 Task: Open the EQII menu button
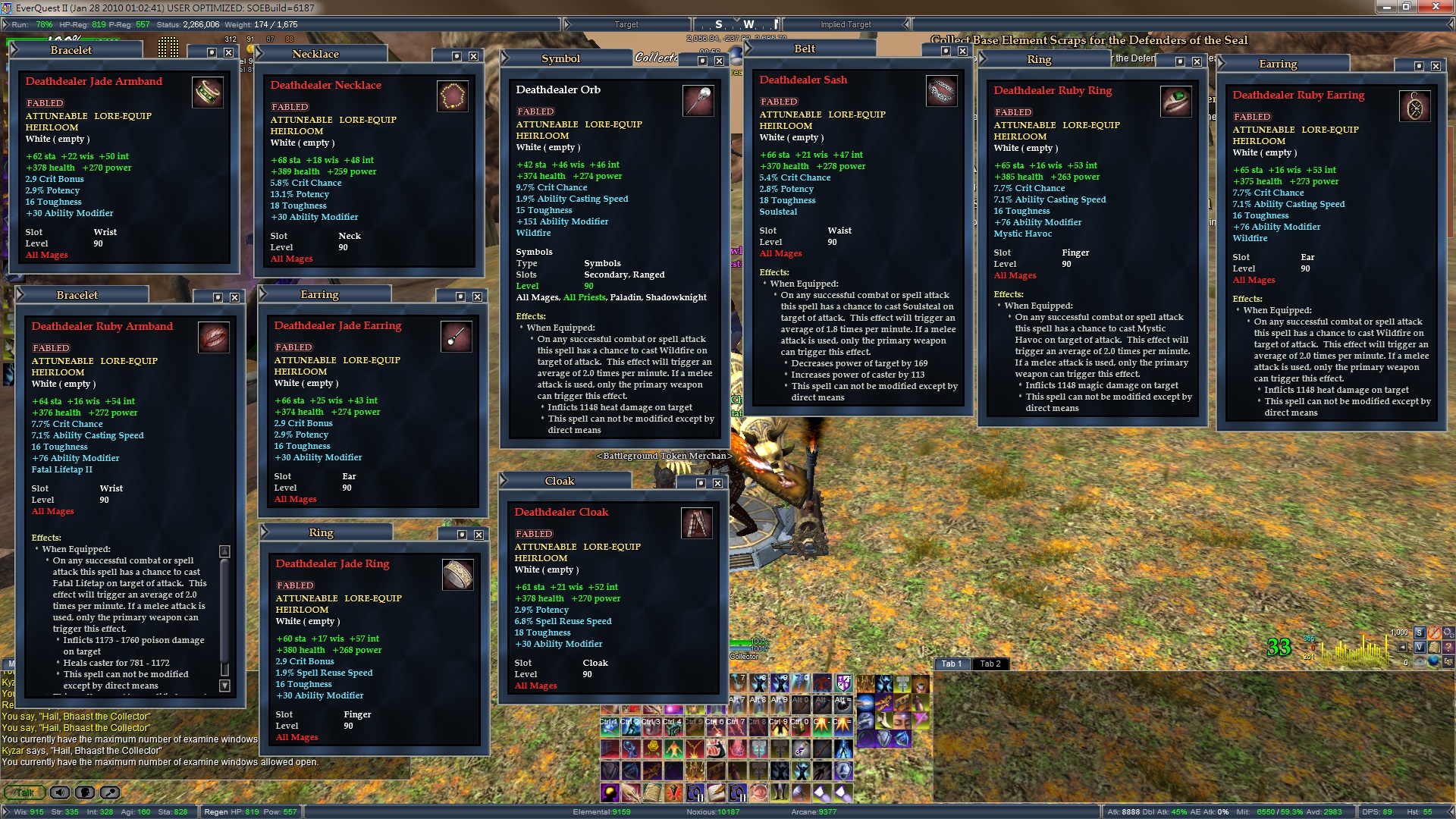[1448, 661]
